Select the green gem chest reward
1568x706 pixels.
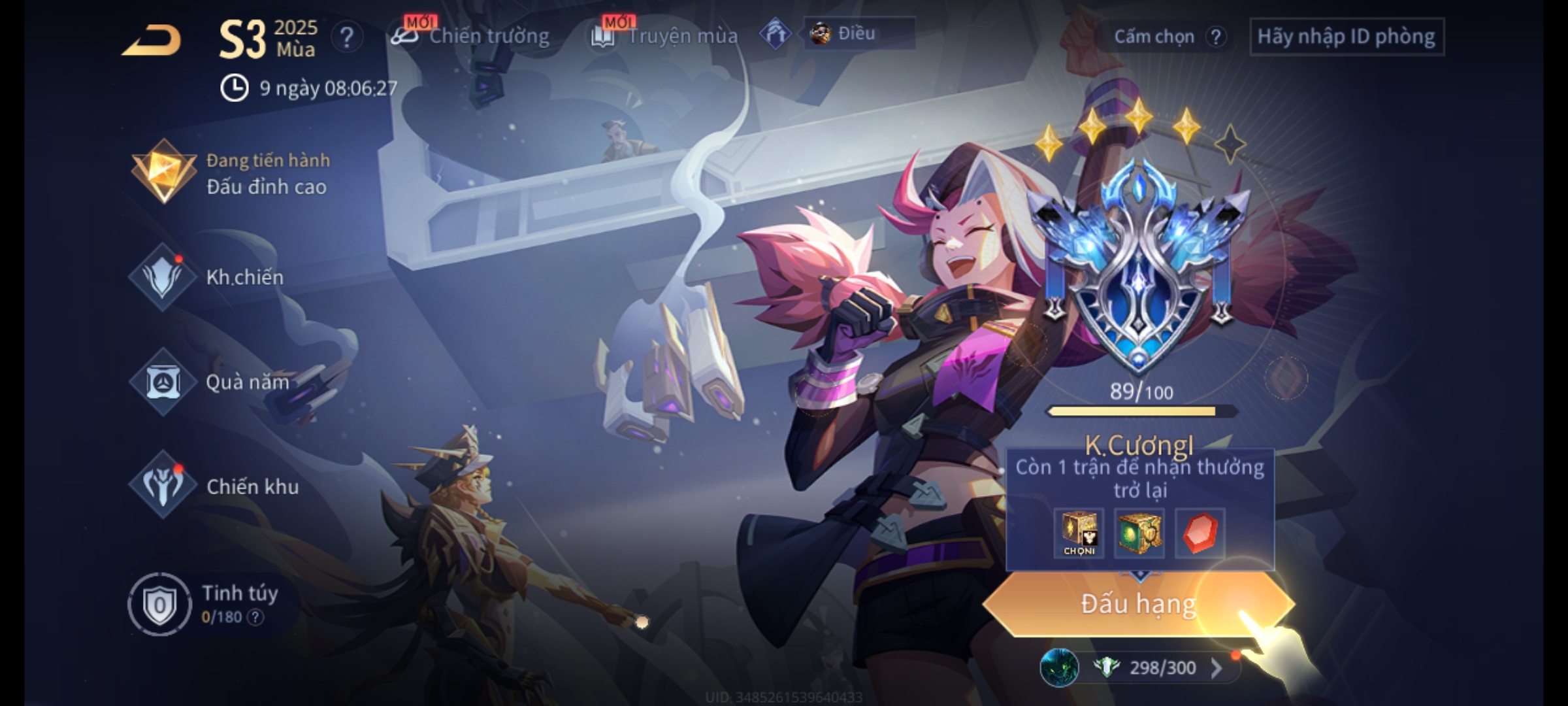point(1139,533)
